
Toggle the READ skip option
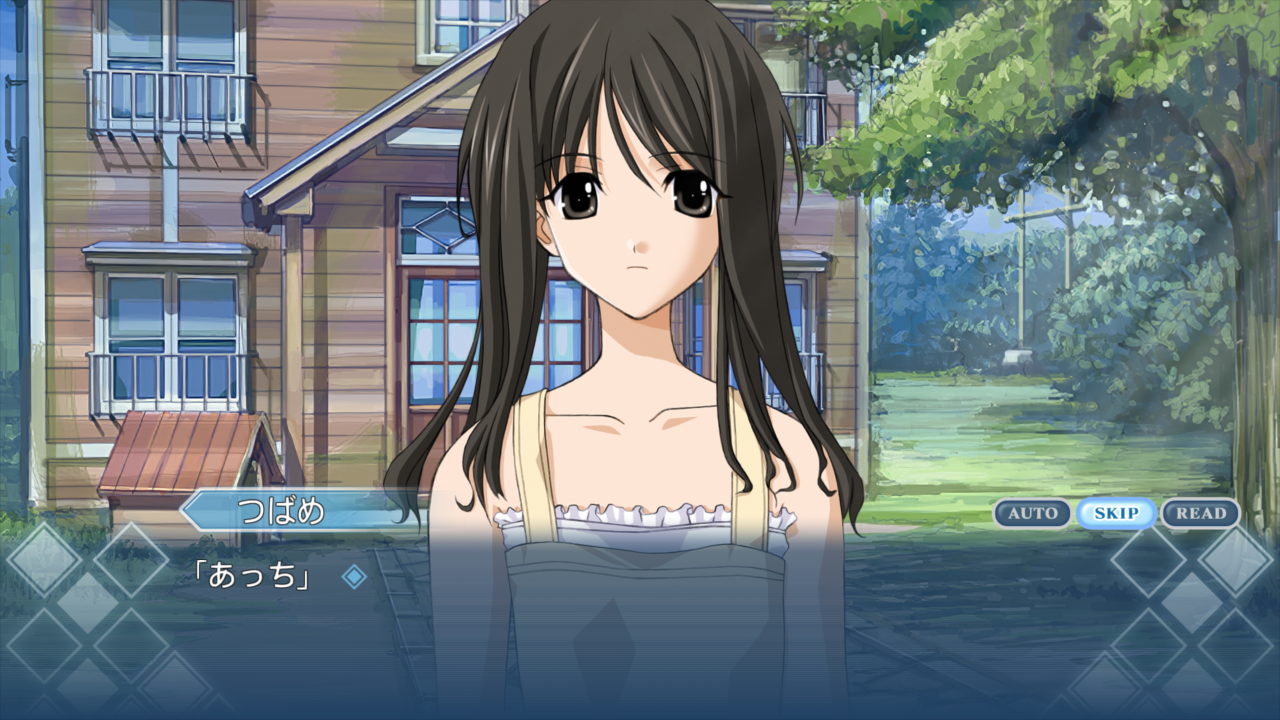[x=1200, y=514]
